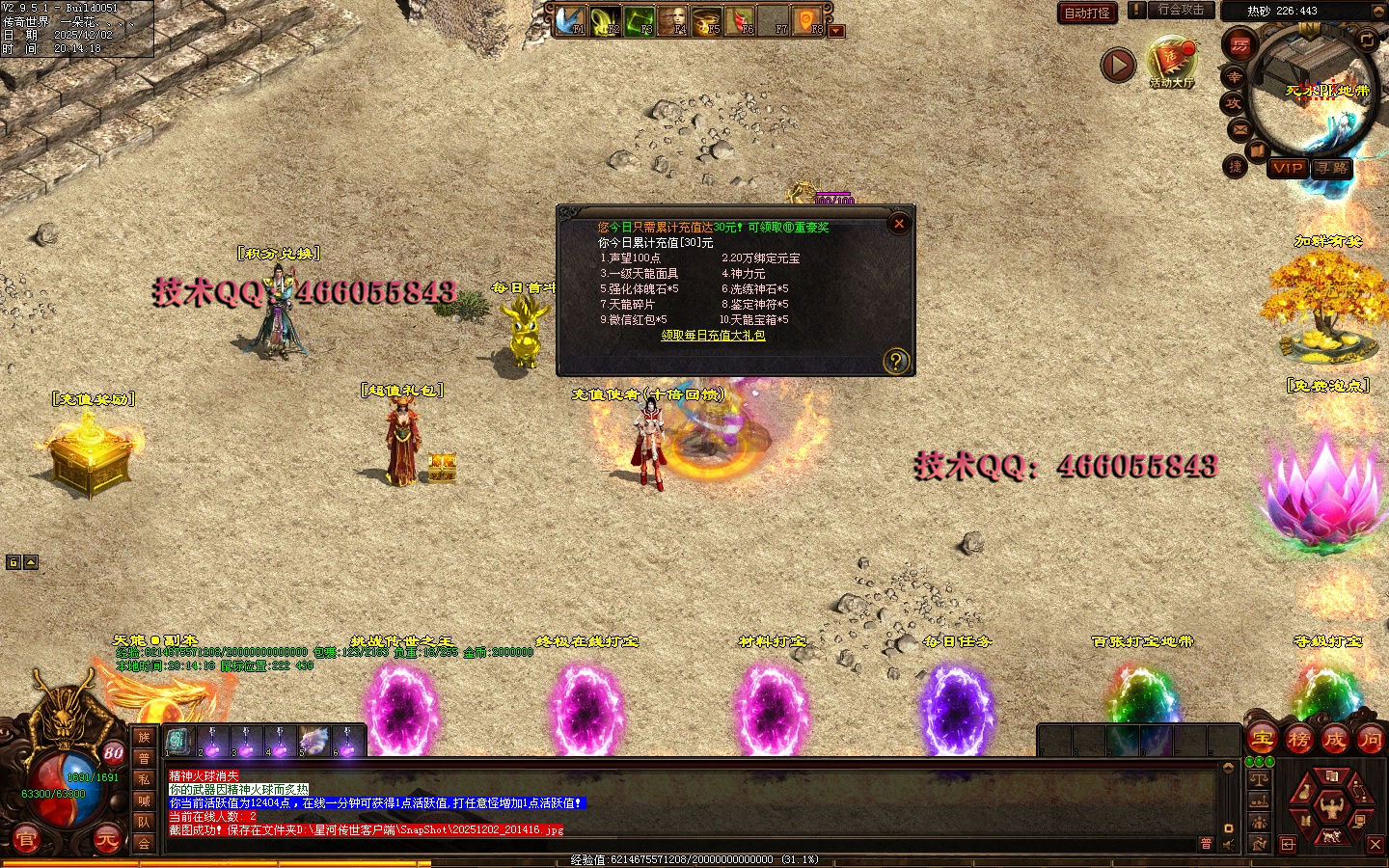Viewport: 1389px width, 868px height.
Task: Show the 榜 ranking orb button
Action: (1298, 740)
